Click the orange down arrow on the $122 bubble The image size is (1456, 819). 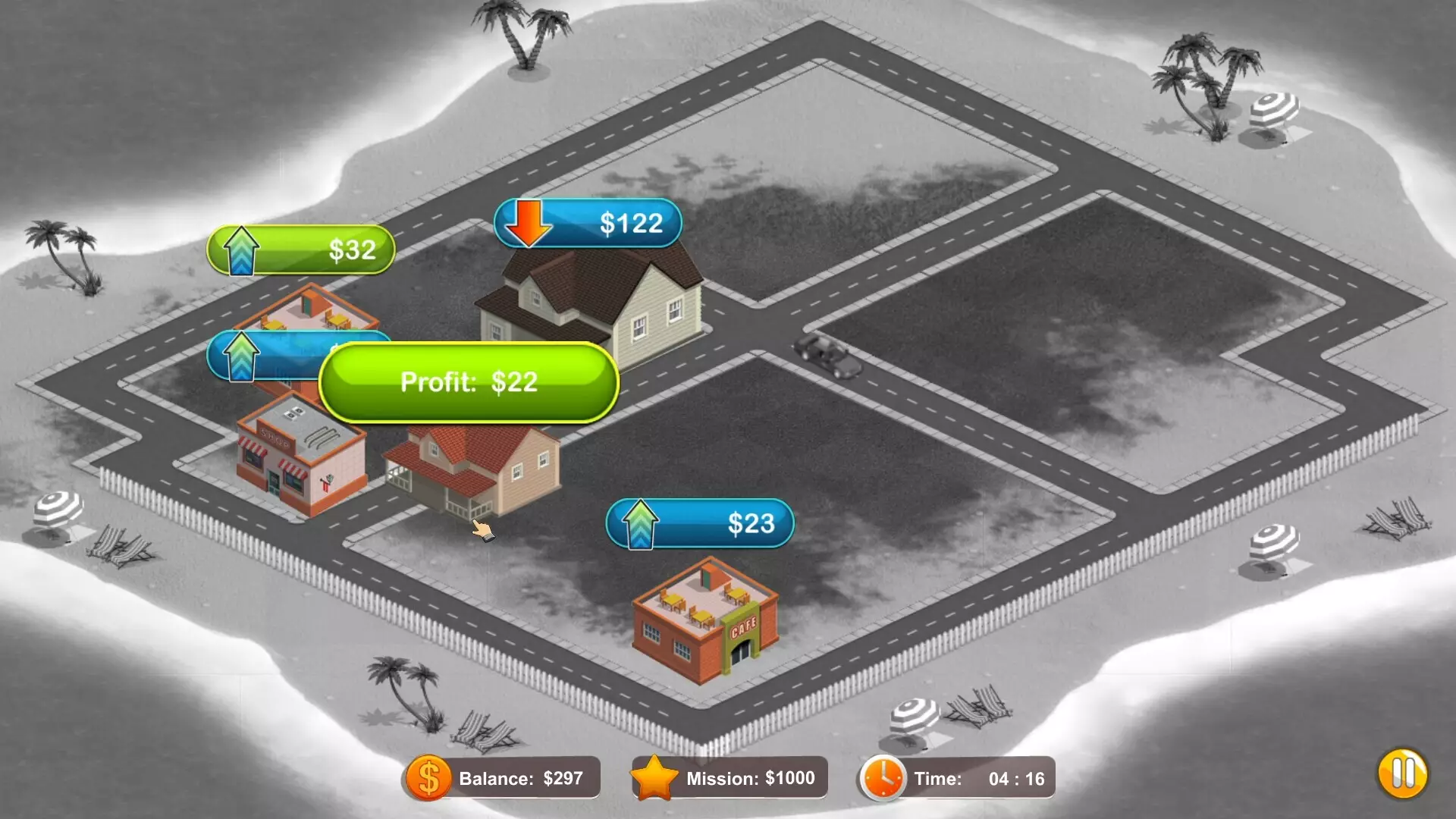[529, 222]
